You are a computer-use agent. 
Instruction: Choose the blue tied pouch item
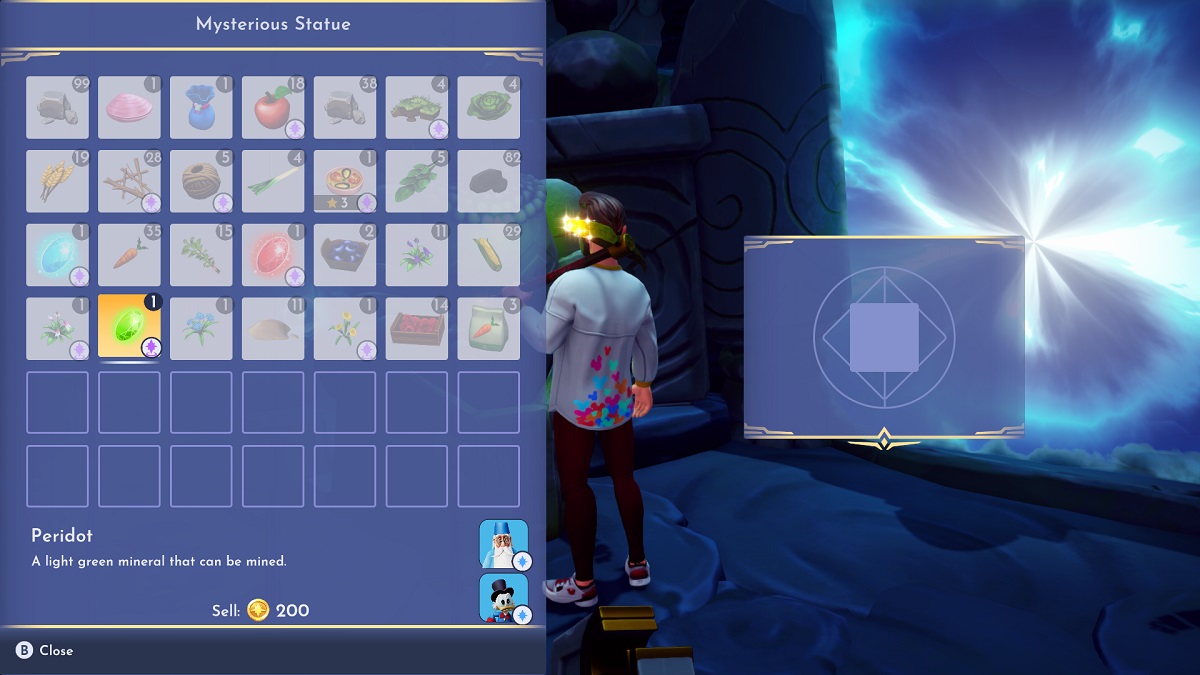pyautogui.click(x=201, y=107)
